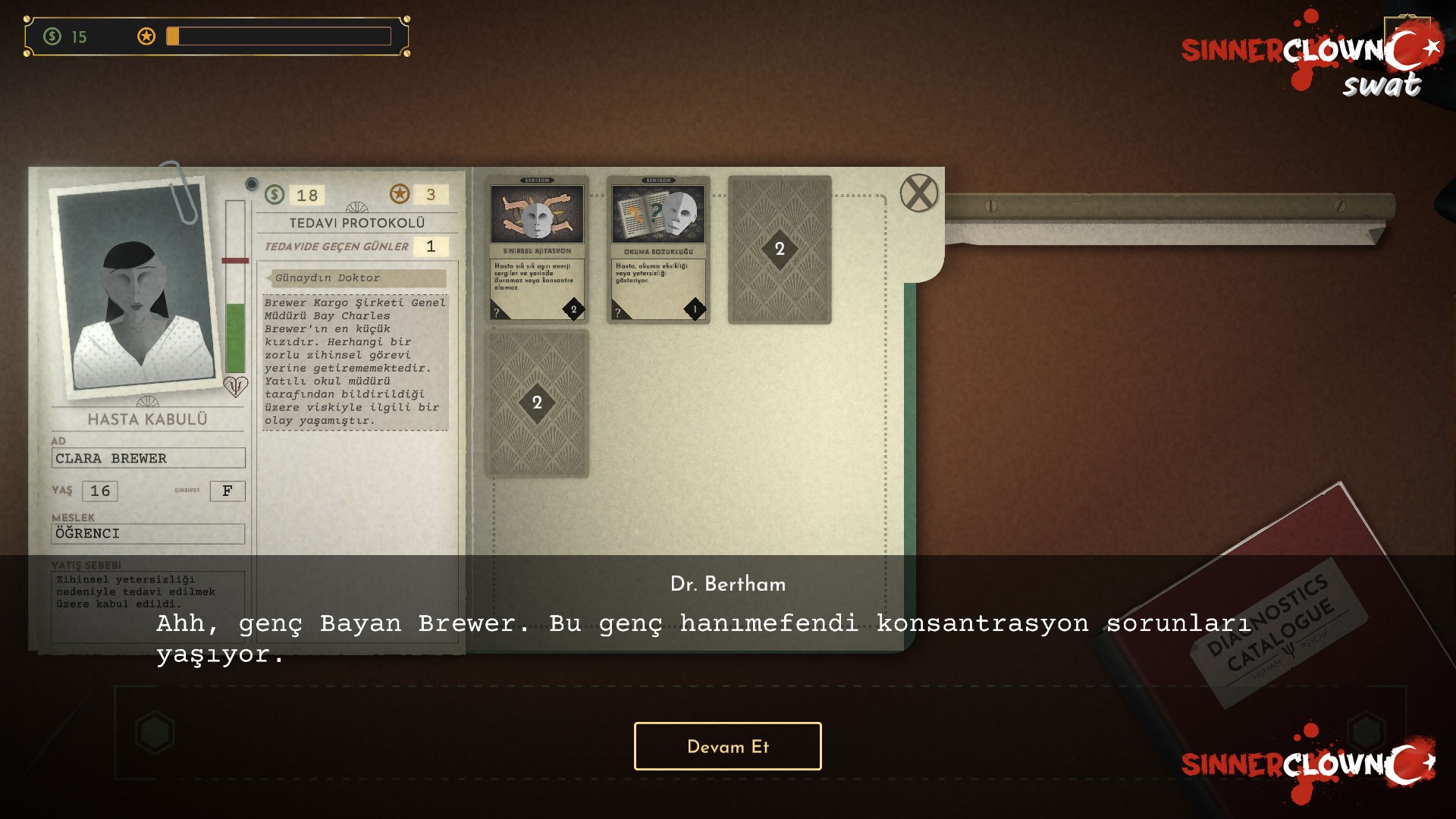This screenshot has width=1456, height=819.
Task: Click question mark on Okuma Bozukluğu card
Action: tap(618, 311)
